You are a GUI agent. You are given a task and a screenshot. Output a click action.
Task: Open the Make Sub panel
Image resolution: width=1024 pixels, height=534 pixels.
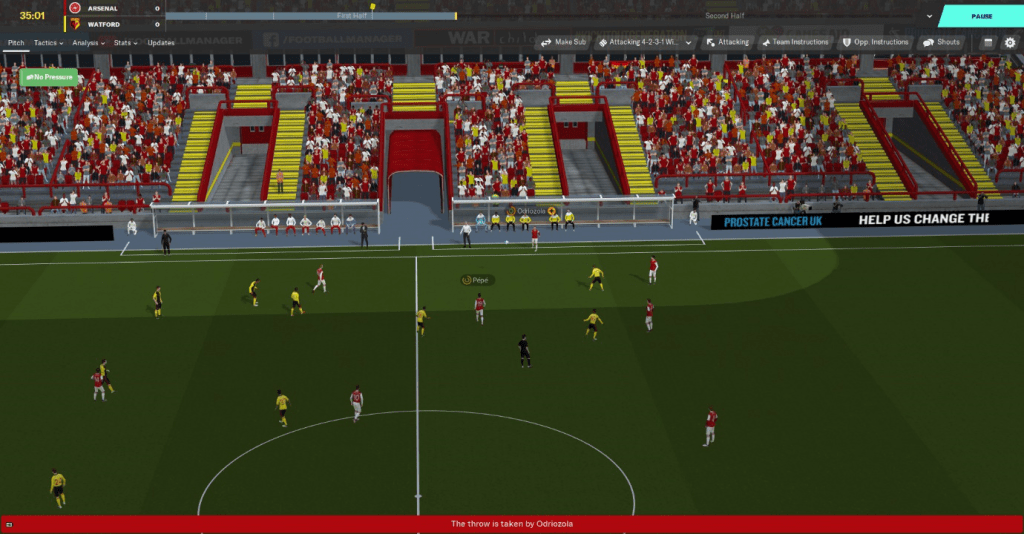[564, 42]
